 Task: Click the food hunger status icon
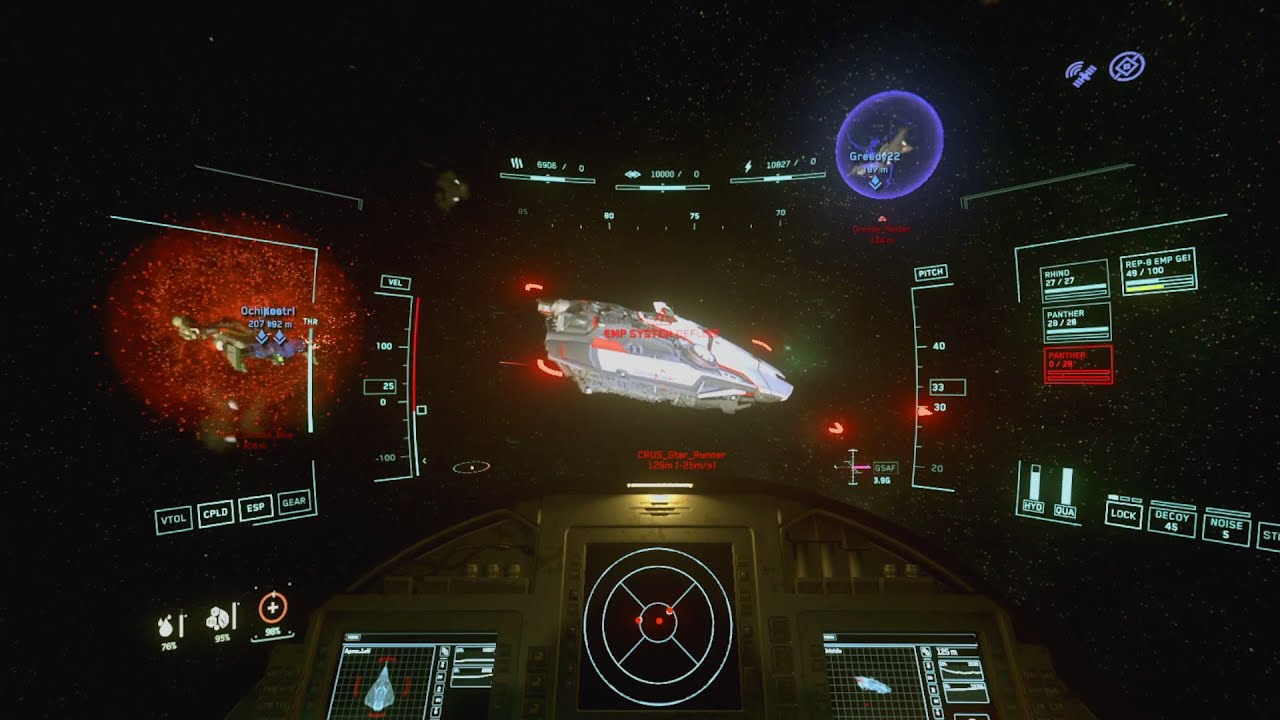click(x=221, y=619)
